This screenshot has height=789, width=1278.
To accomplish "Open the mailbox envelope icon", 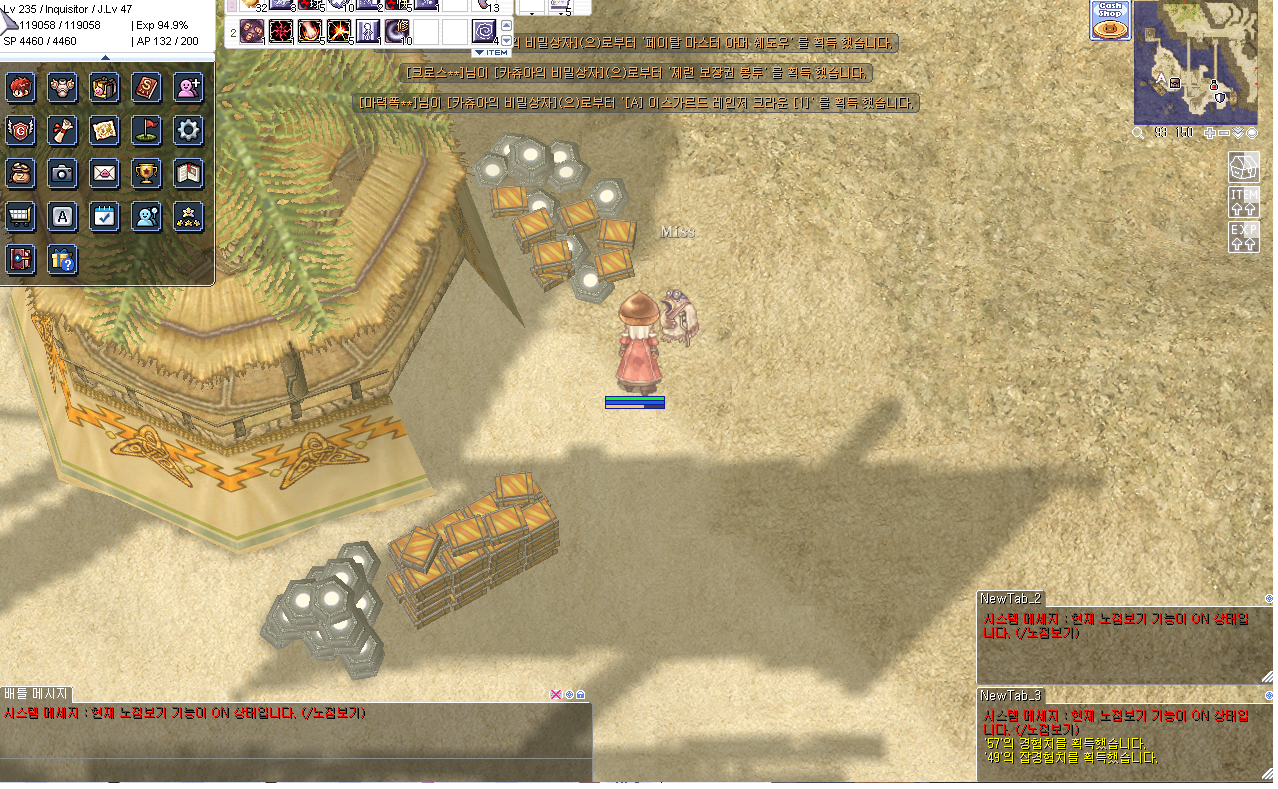I will pos(104,173).
